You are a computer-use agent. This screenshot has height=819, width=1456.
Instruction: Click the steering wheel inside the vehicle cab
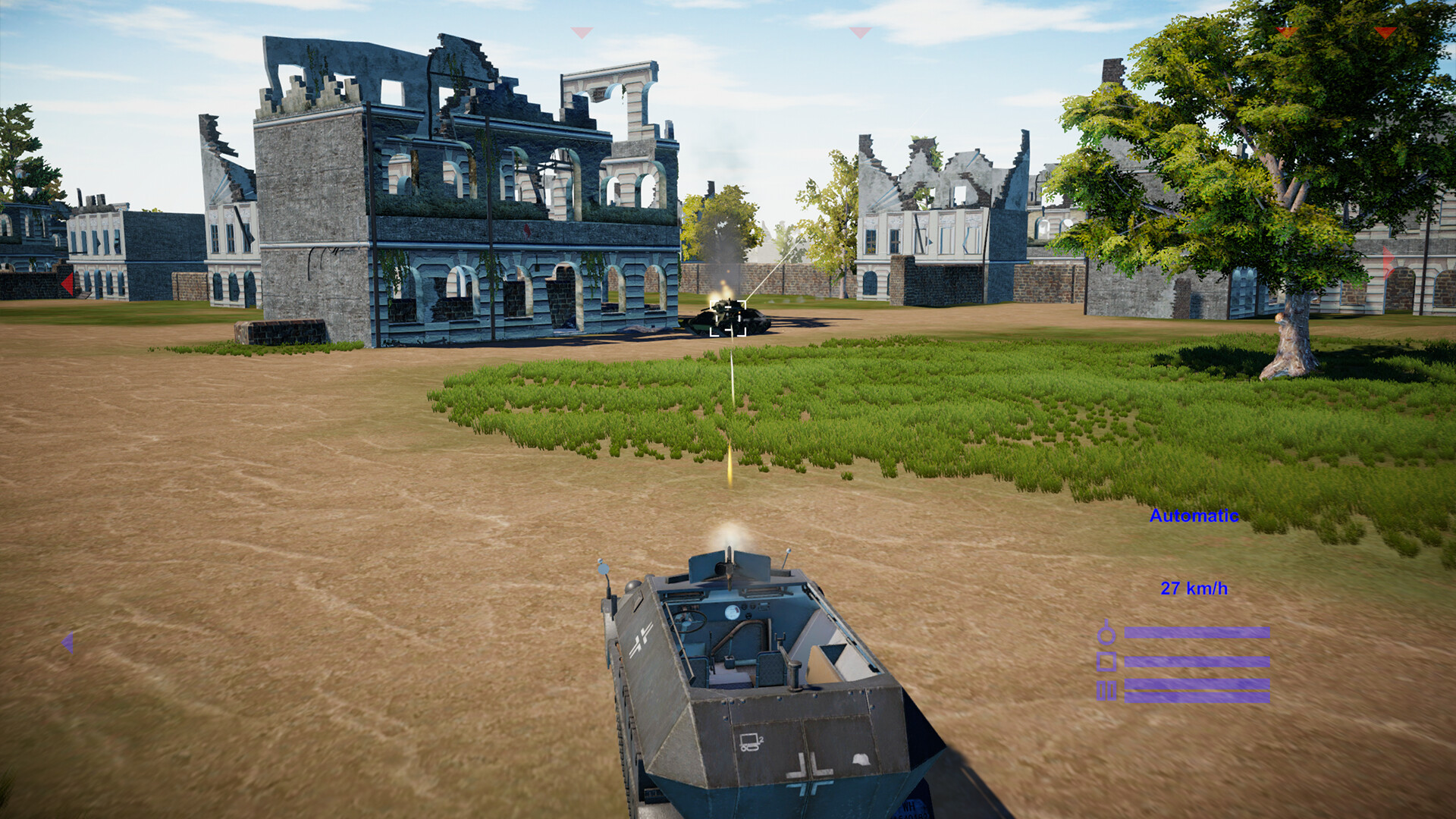point(690,622)
